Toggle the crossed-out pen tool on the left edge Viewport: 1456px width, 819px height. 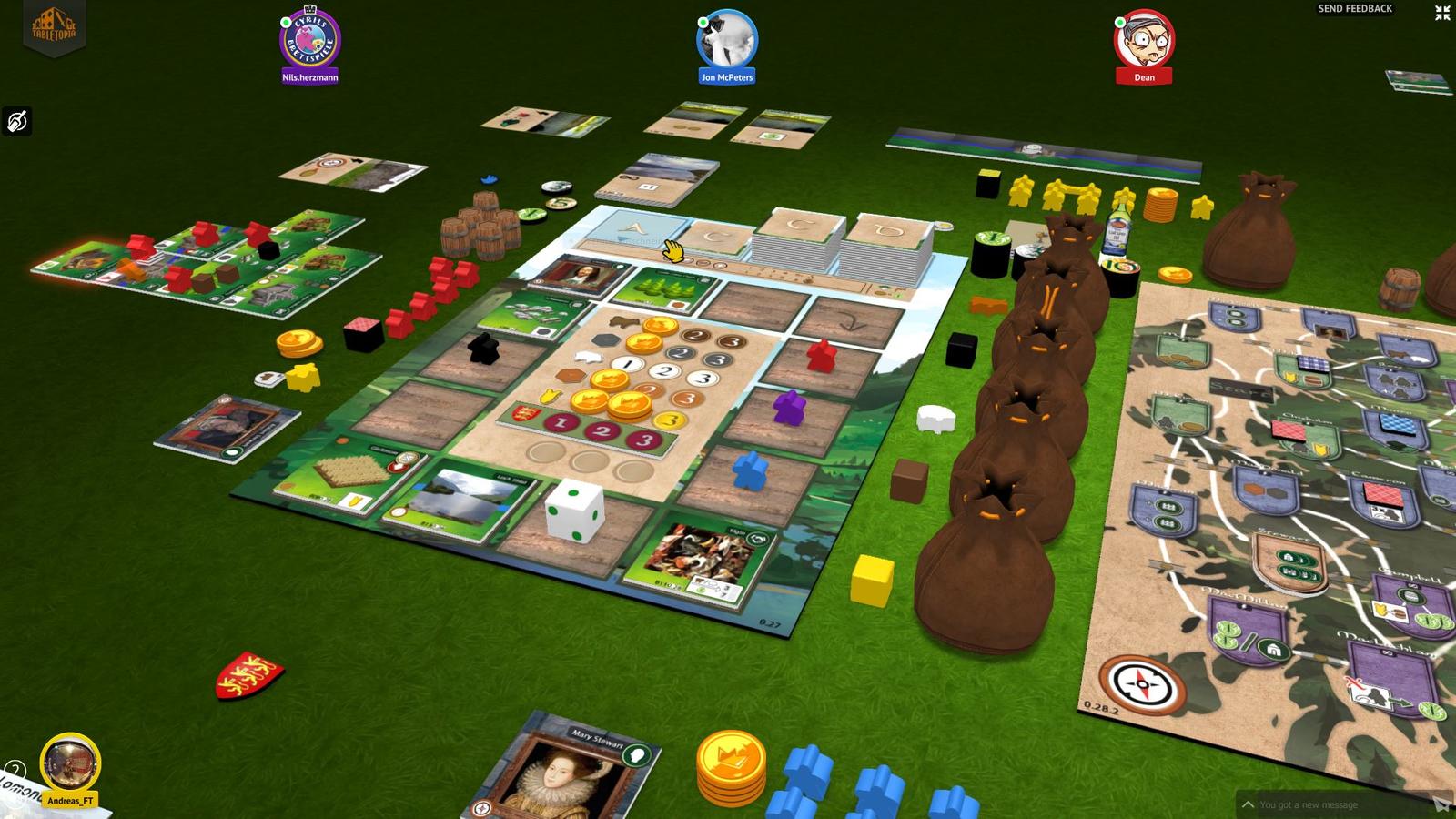coord(16,120)
